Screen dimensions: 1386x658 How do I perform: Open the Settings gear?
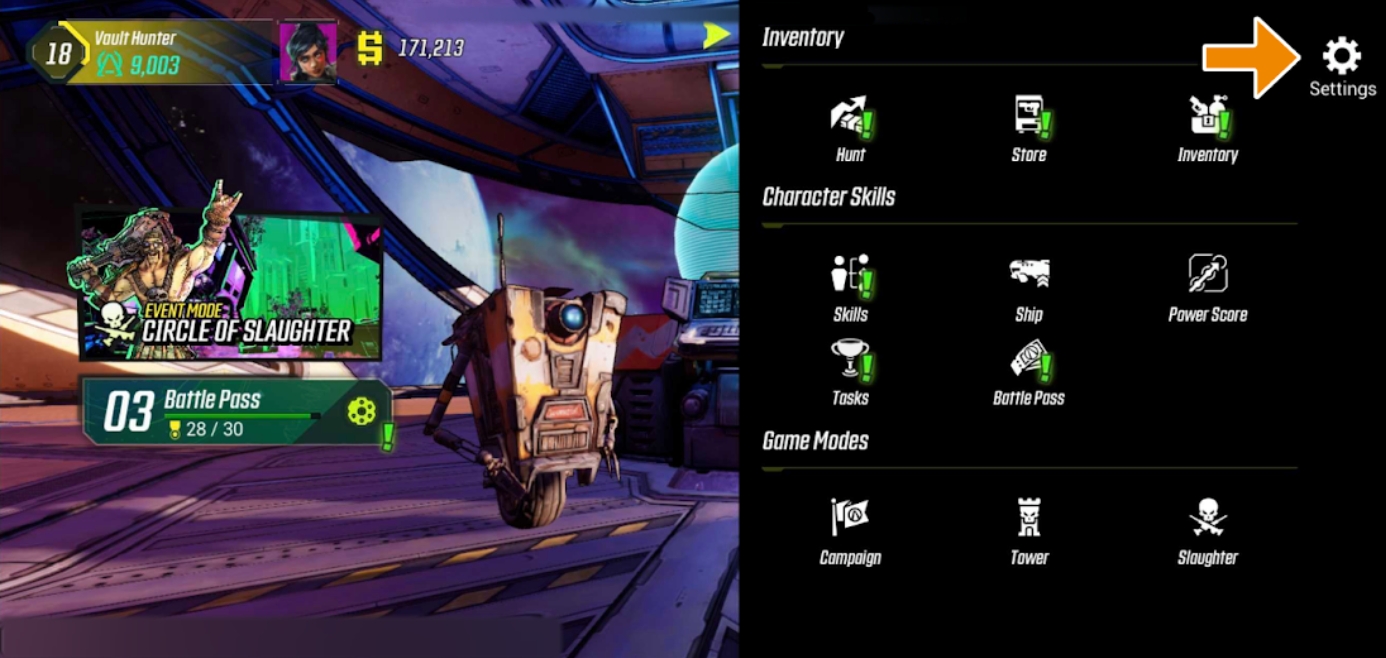tap(1341, 58)
